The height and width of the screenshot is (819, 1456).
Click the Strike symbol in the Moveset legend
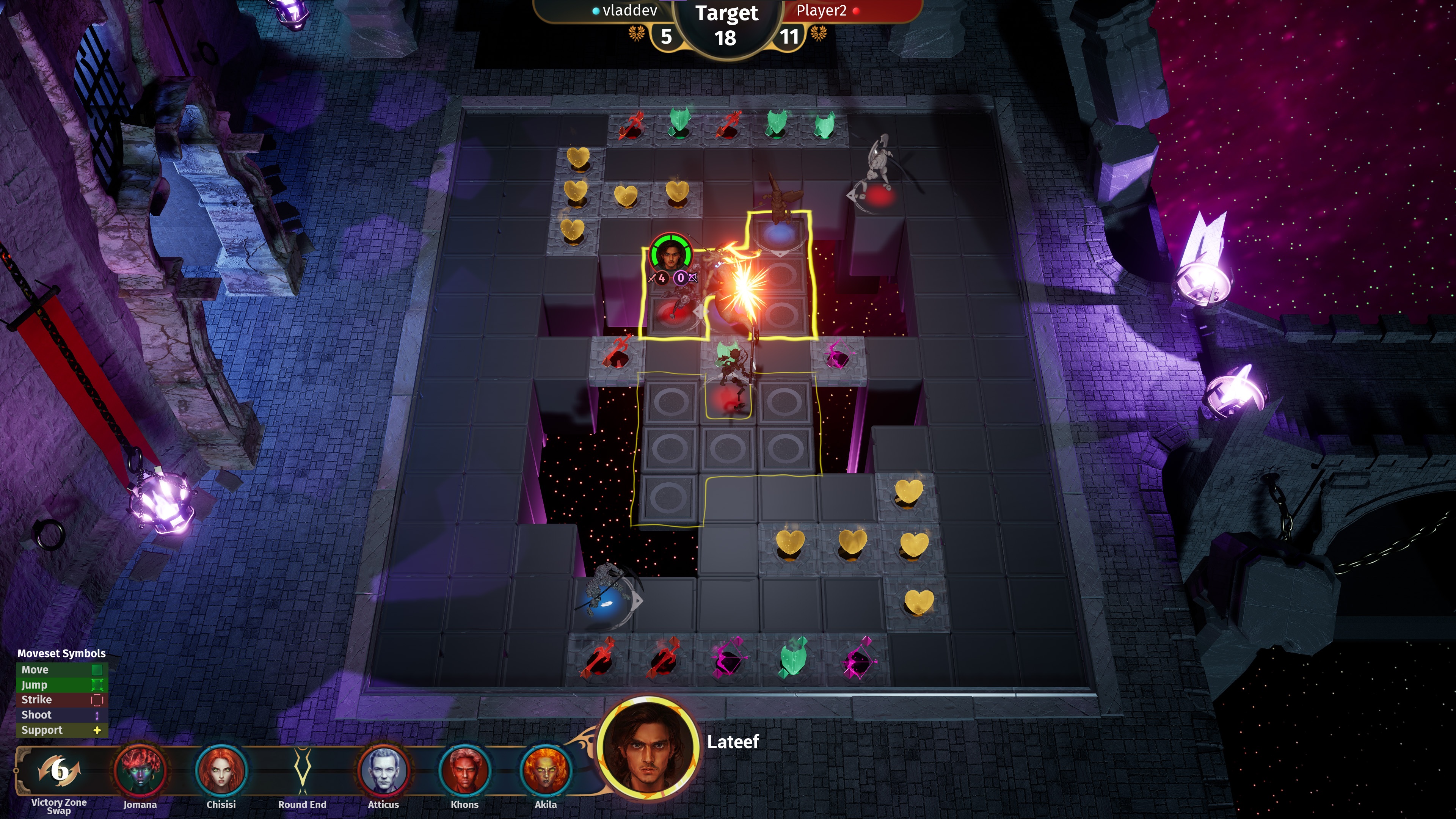coord(97,700)
